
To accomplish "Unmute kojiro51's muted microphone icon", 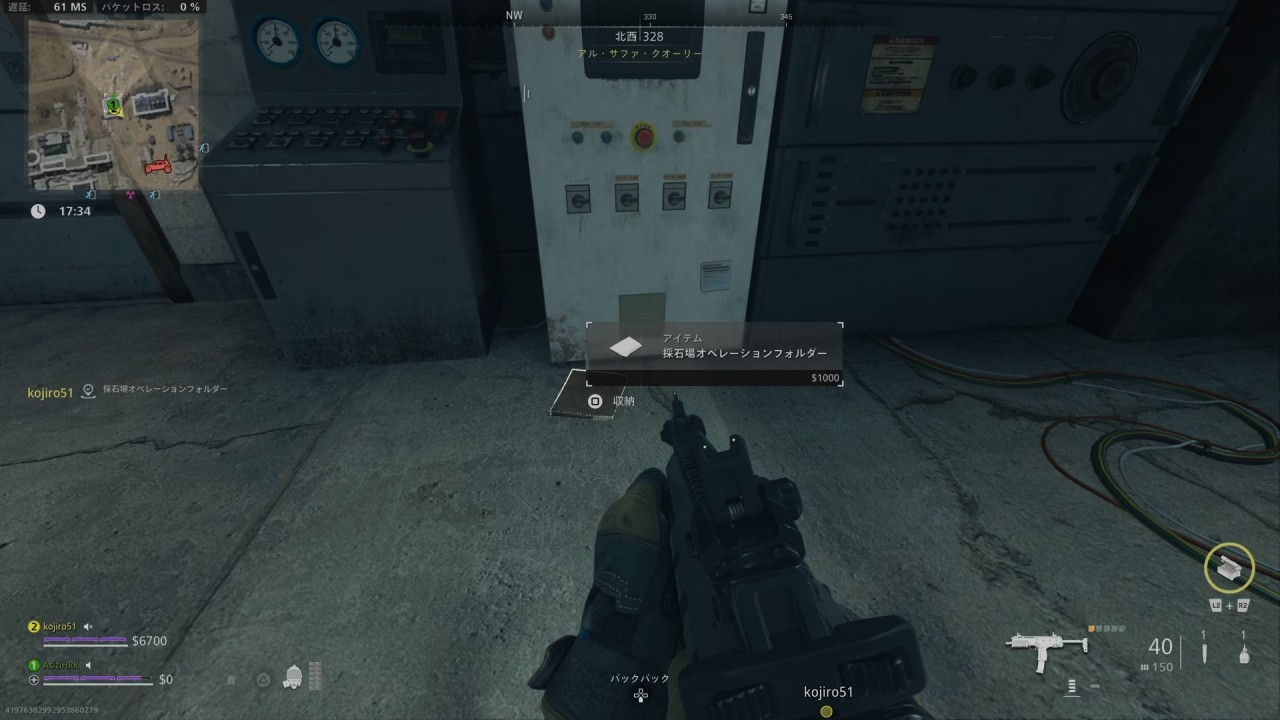I will 88,627.
